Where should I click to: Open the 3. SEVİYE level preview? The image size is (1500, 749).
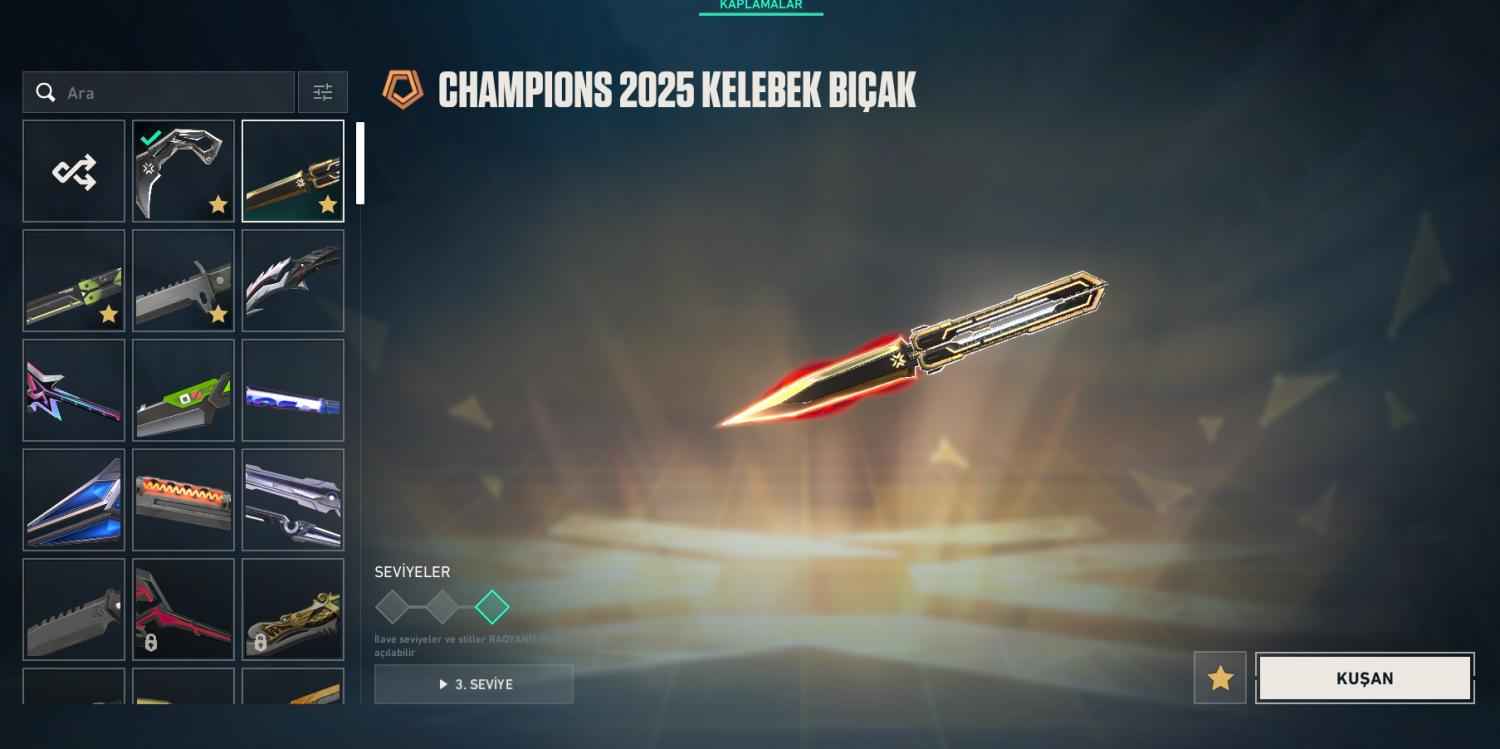pyautogui.click(x=474, y=684)
